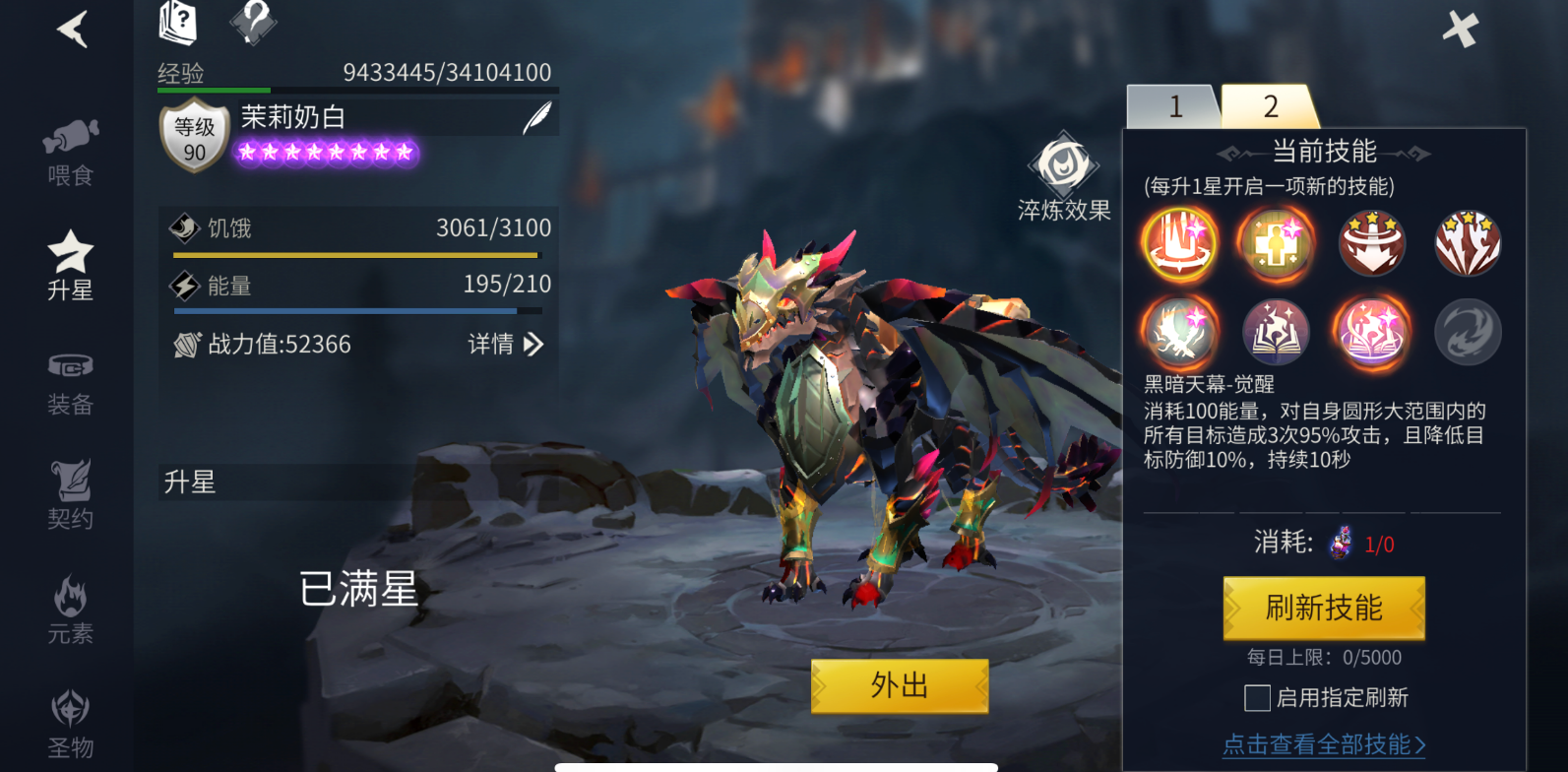Show help with the question mark diamond

253,22
